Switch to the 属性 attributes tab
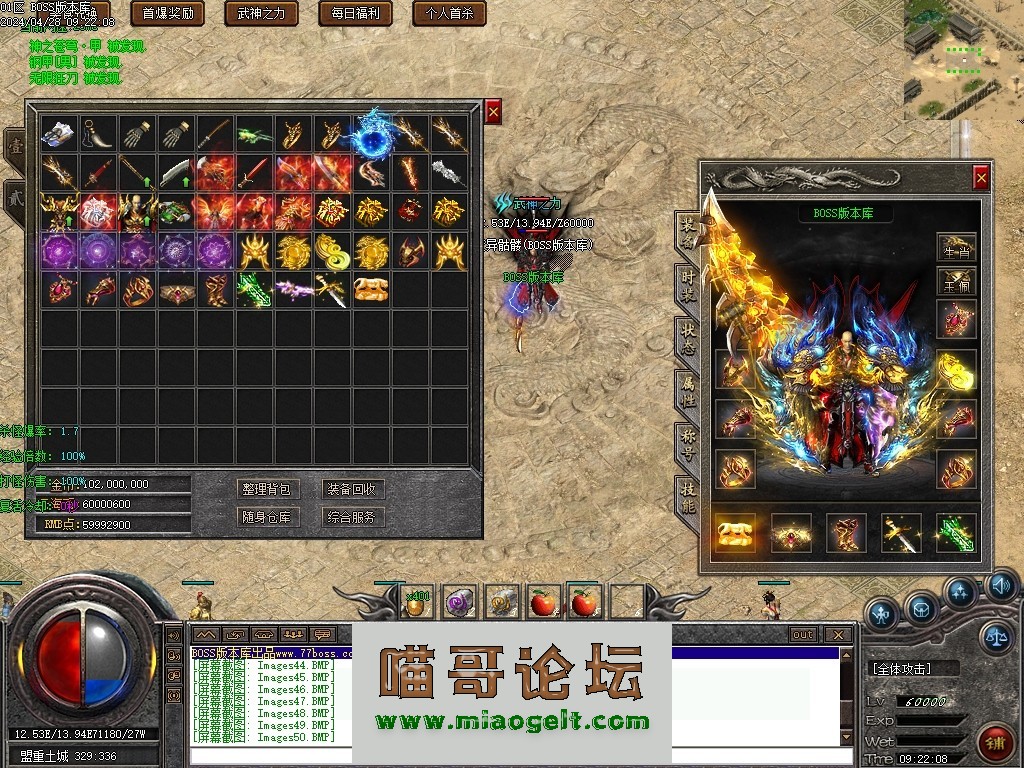The width and height of the screenshot is (1024, 768). click(687, 388)
